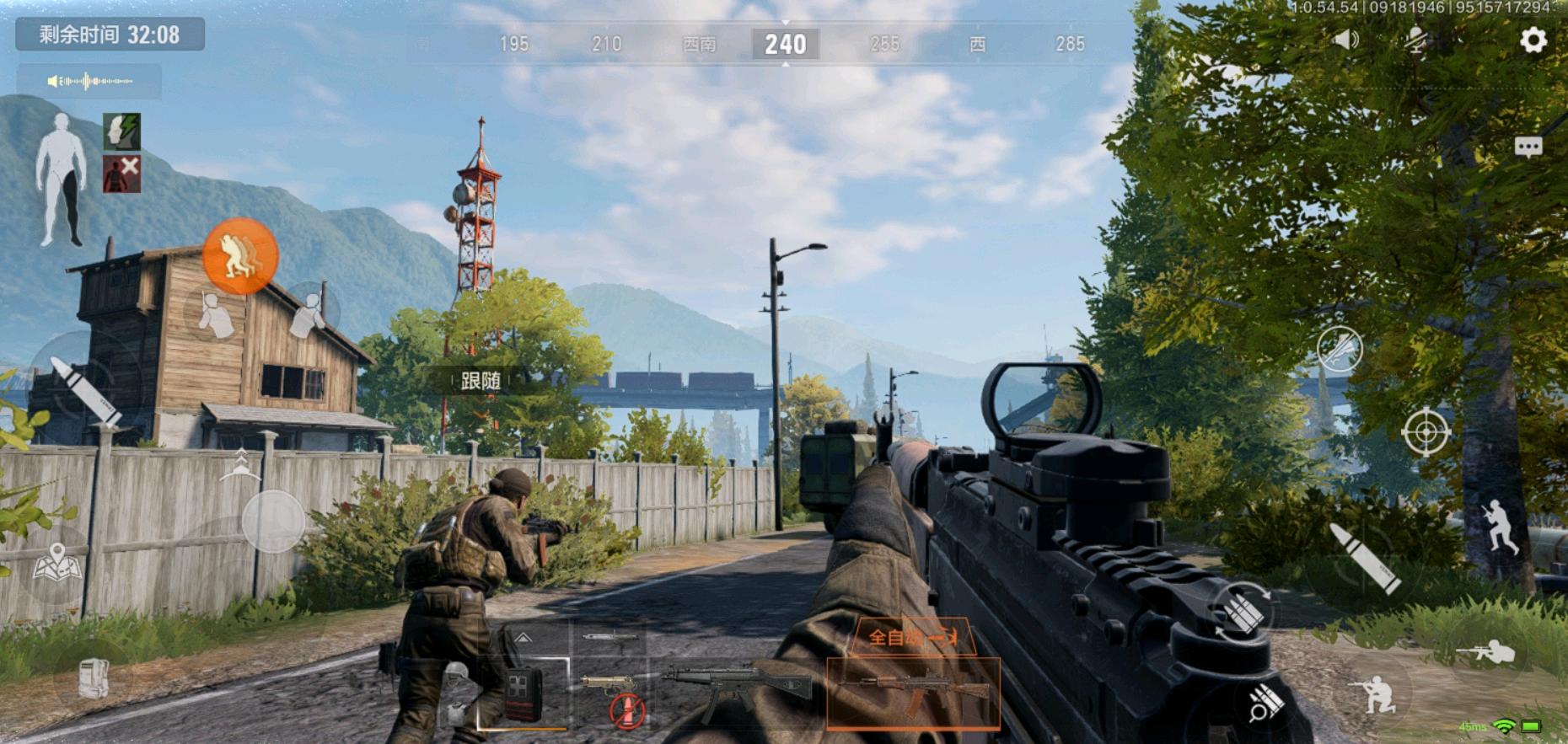Tap the orange sprint button
This screenshot has width=1568, height=744.
pos(240,255)
